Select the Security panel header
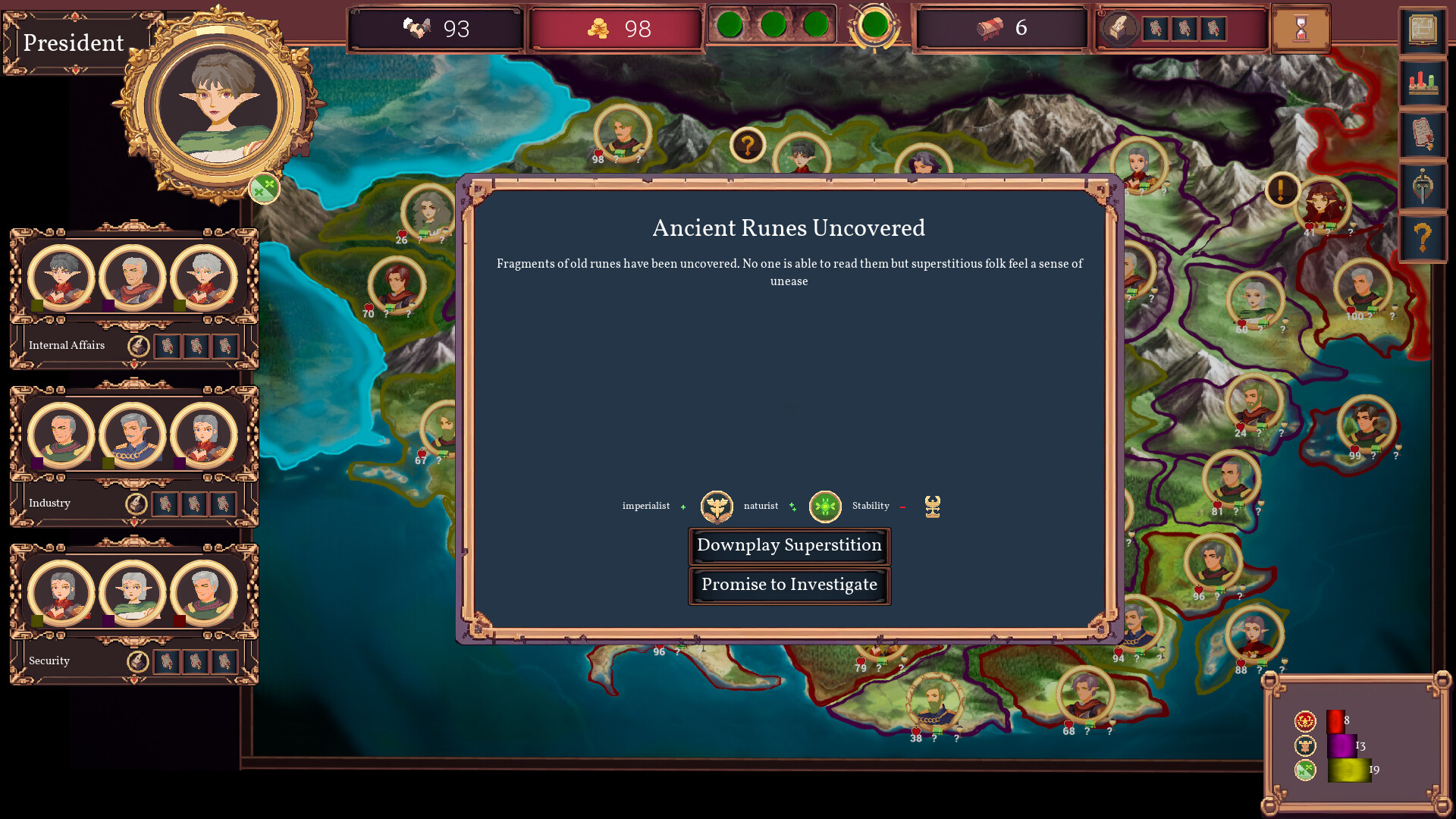The image size is (1456, 819). [49, 661]
